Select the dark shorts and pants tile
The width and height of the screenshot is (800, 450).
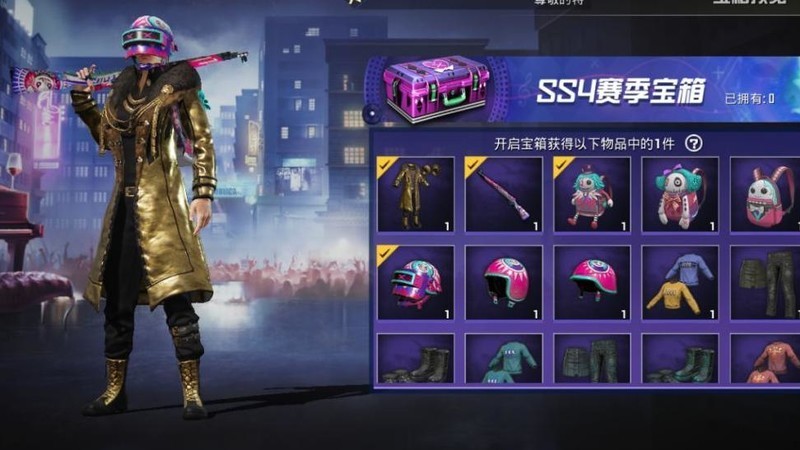pos(765,282)
